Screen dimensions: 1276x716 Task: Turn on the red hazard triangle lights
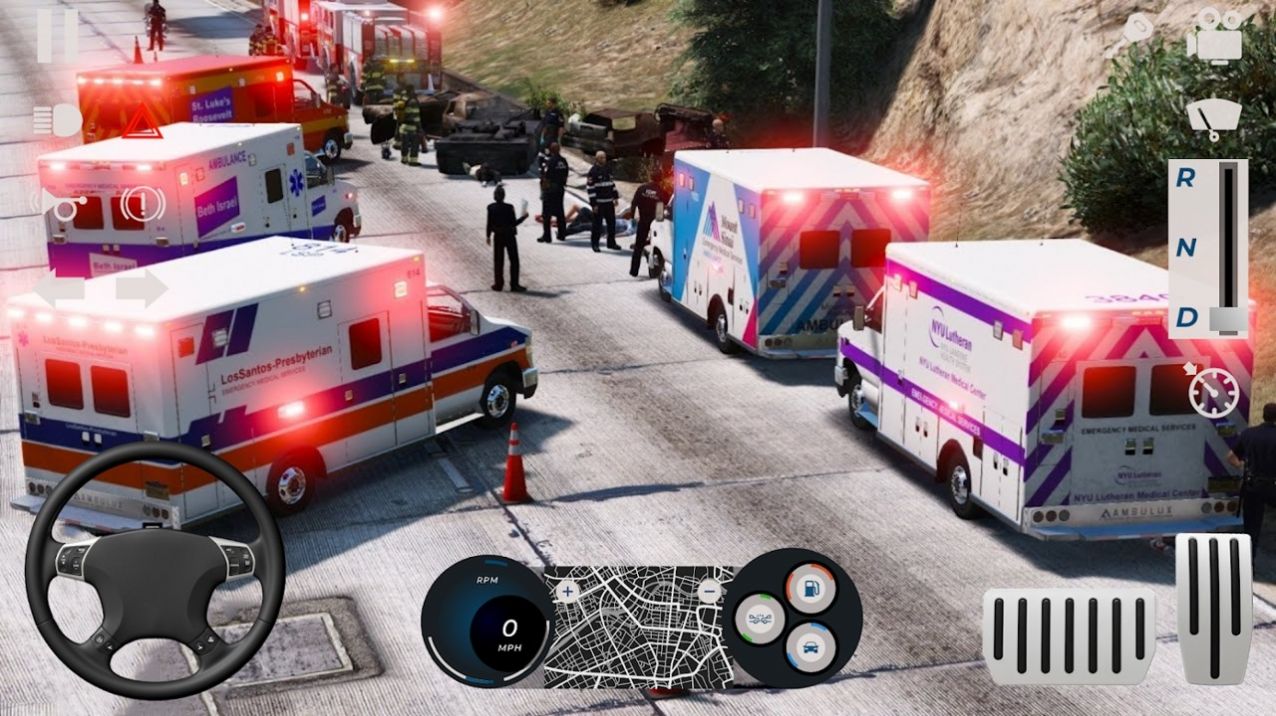point(141,122)
